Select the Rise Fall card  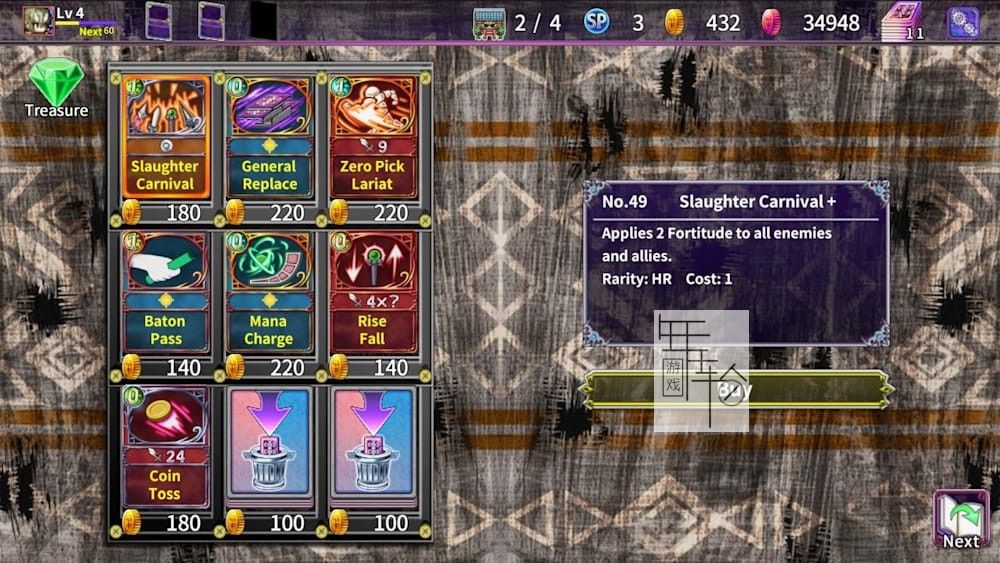point(372,292)
